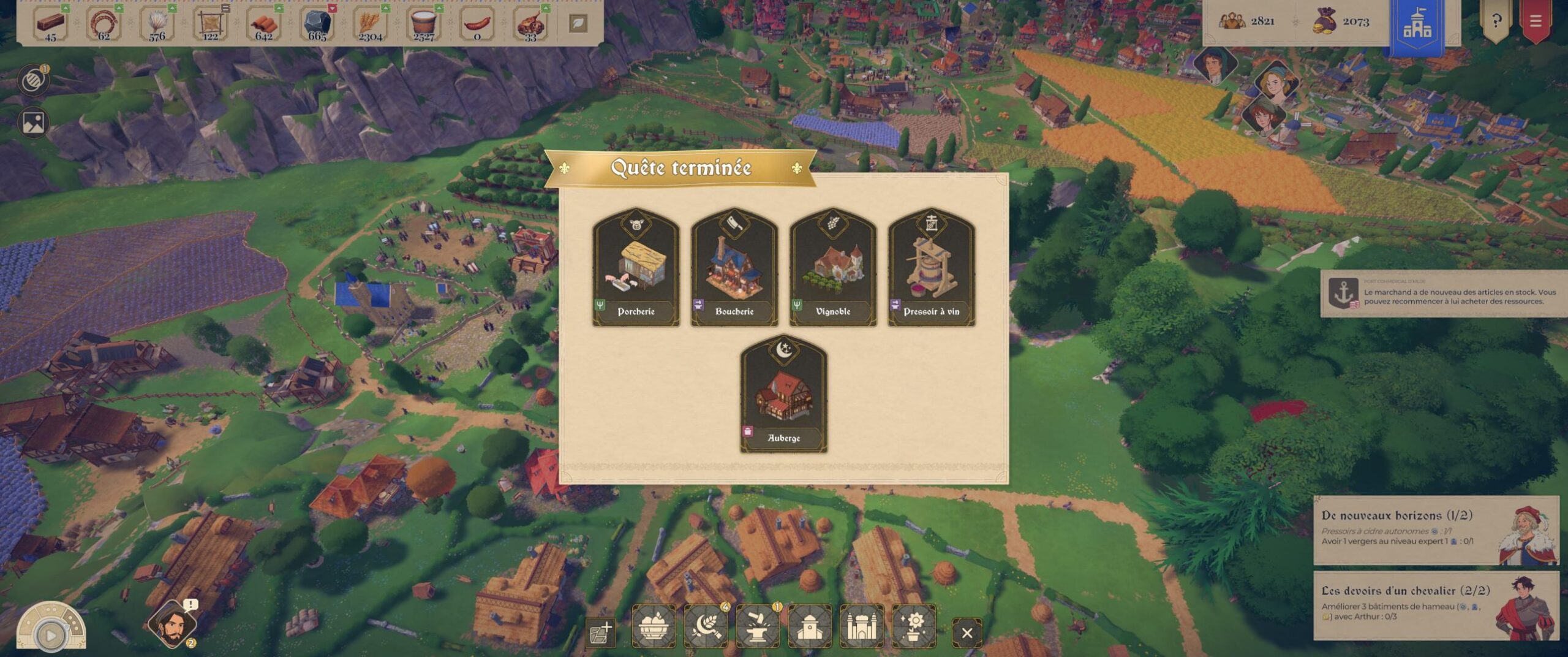The width and height of the screenshot is (1568, 657).
Task: Select the Pressoir à vin card
Action: point(932,267)
